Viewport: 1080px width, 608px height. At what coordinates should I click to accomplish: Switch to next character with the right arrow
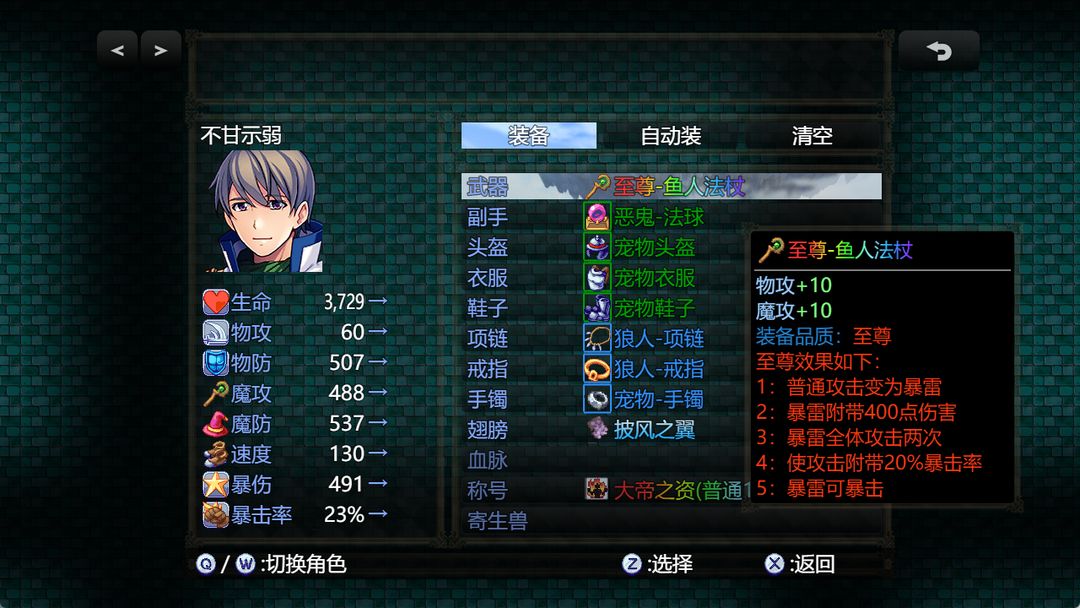[x=161, y=49]
